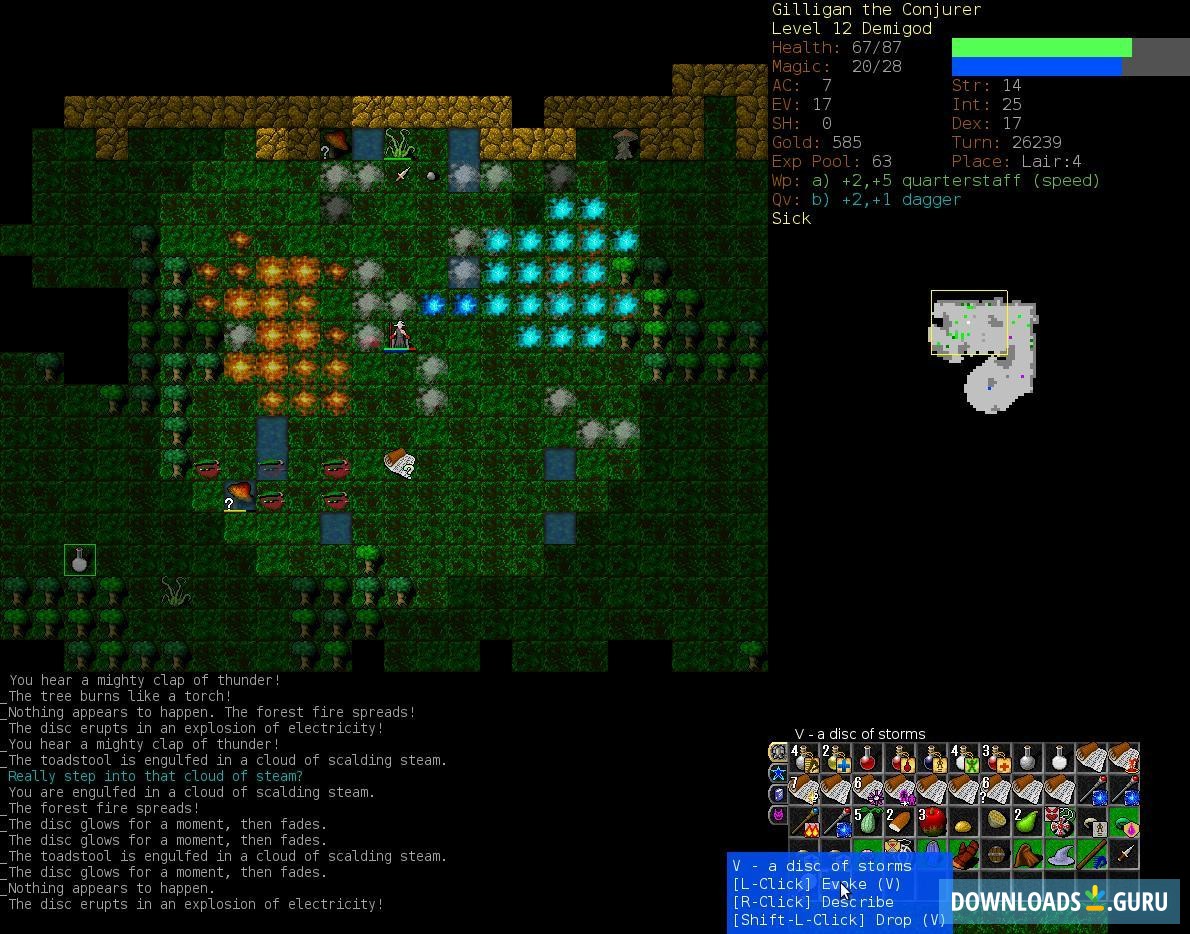Click the Downloads.guru watermark logo

tap(1058, 901)
